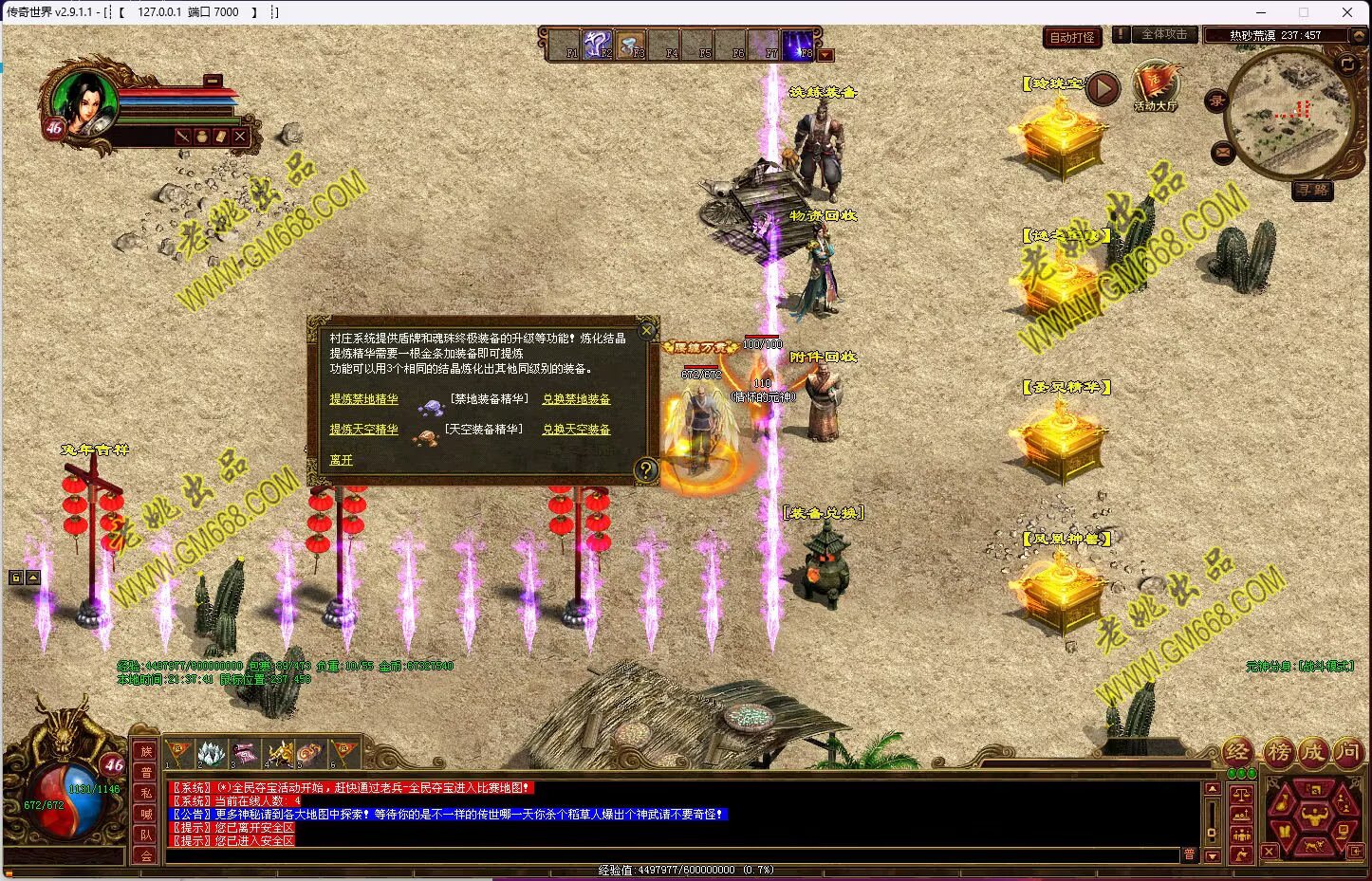Toggle the 自动打怪 auto-fight button
The height and width of the screenshot is (881, 1372).
click(1072, 37)
